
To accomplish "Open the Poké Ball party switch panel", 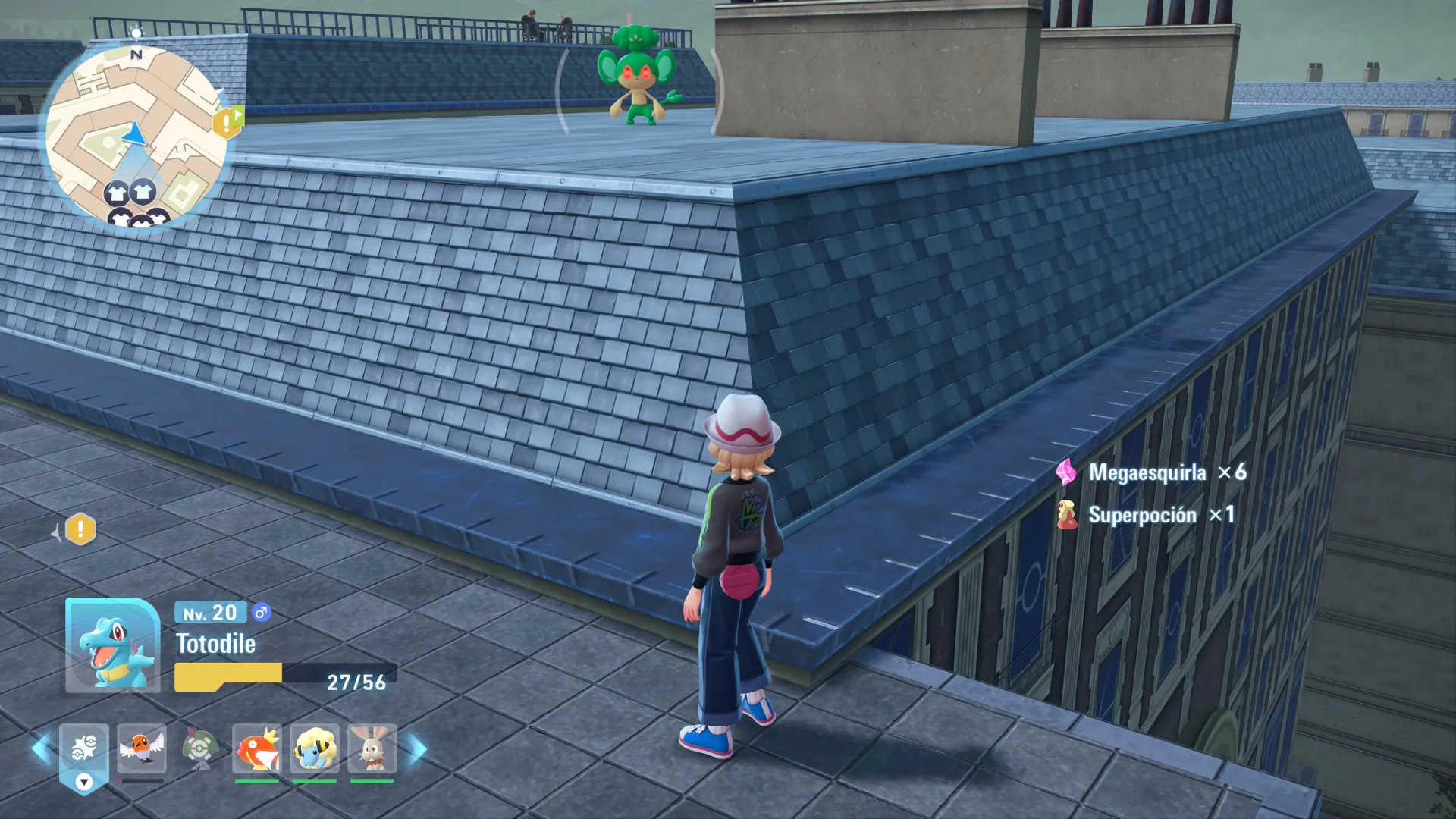I will click(x=83, y=749).
